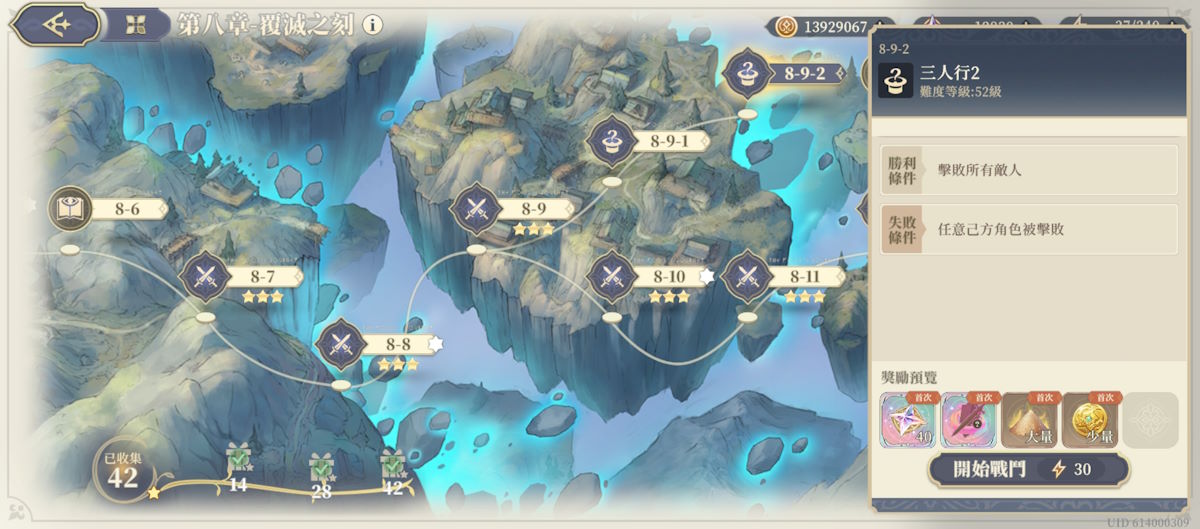The width and height of the screenshot is (1200, 529).
Task: Inspect the gold coin 少量 reward
Action: (1089, 420)
